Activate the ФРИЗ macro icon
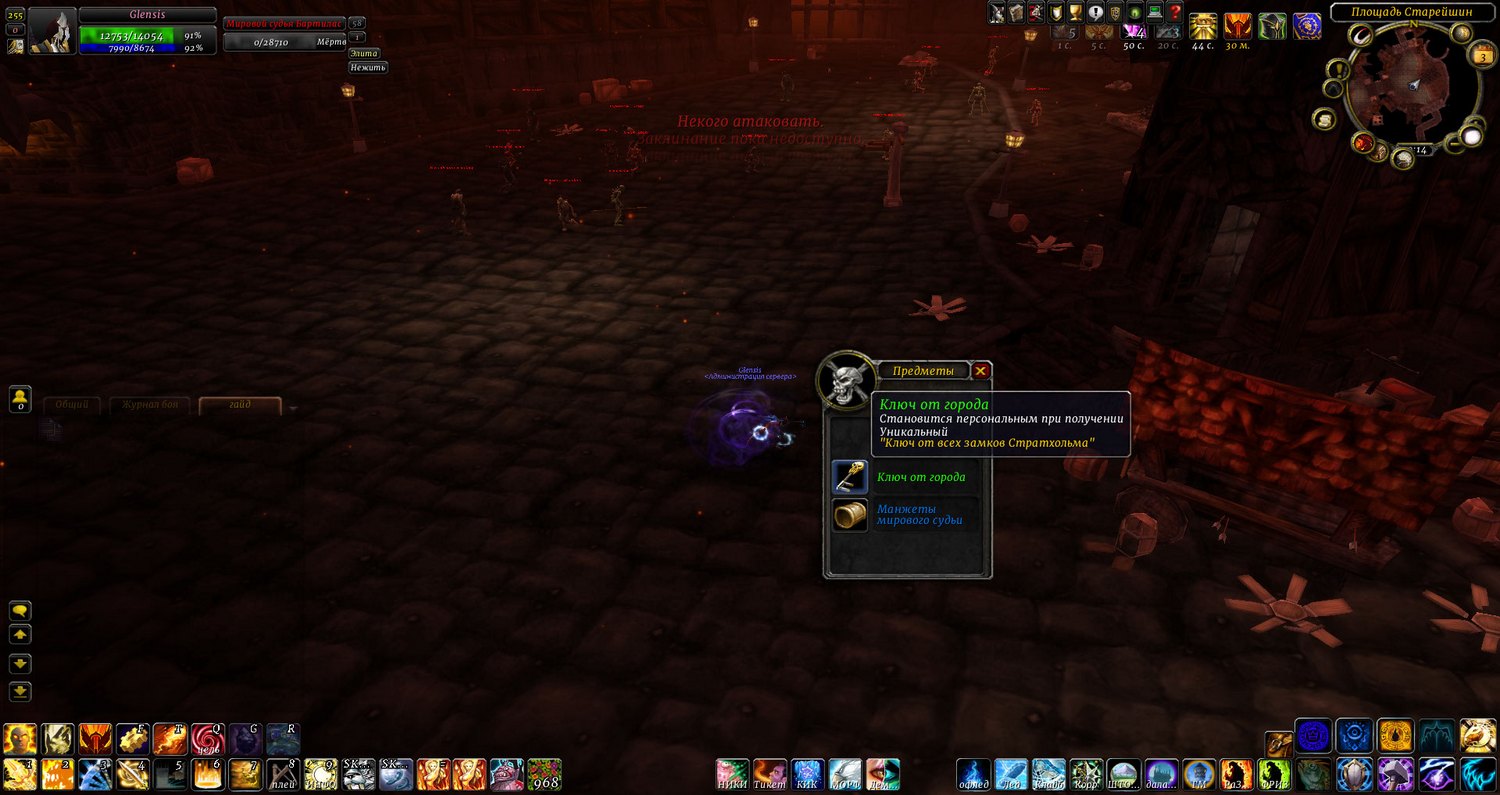Viewport: 1500px width, 795px height. point(1274,774)
